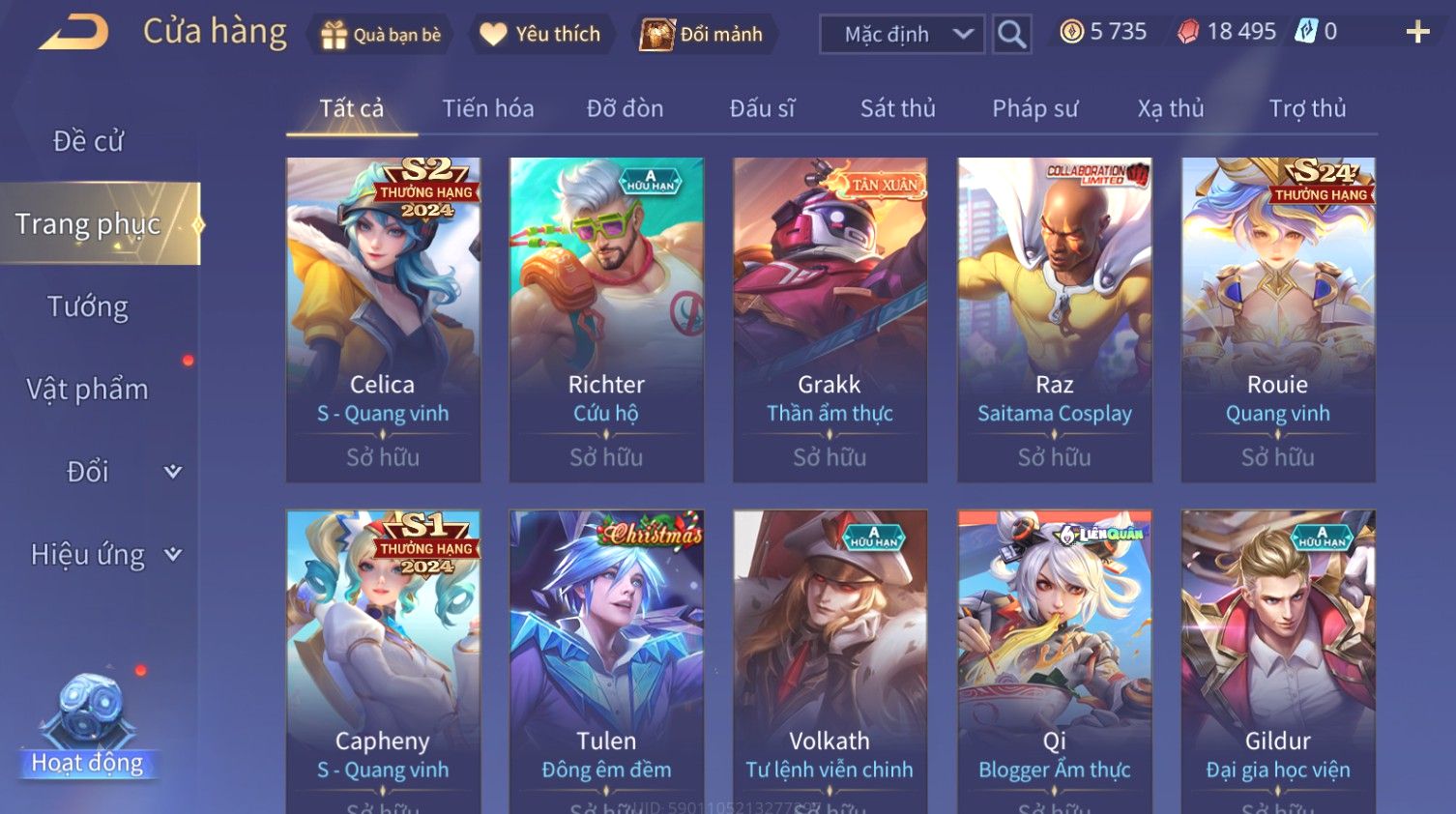Select the Trợ thủ category tab
This screenshot has width=1456, height=814.
click(1307, 108)
